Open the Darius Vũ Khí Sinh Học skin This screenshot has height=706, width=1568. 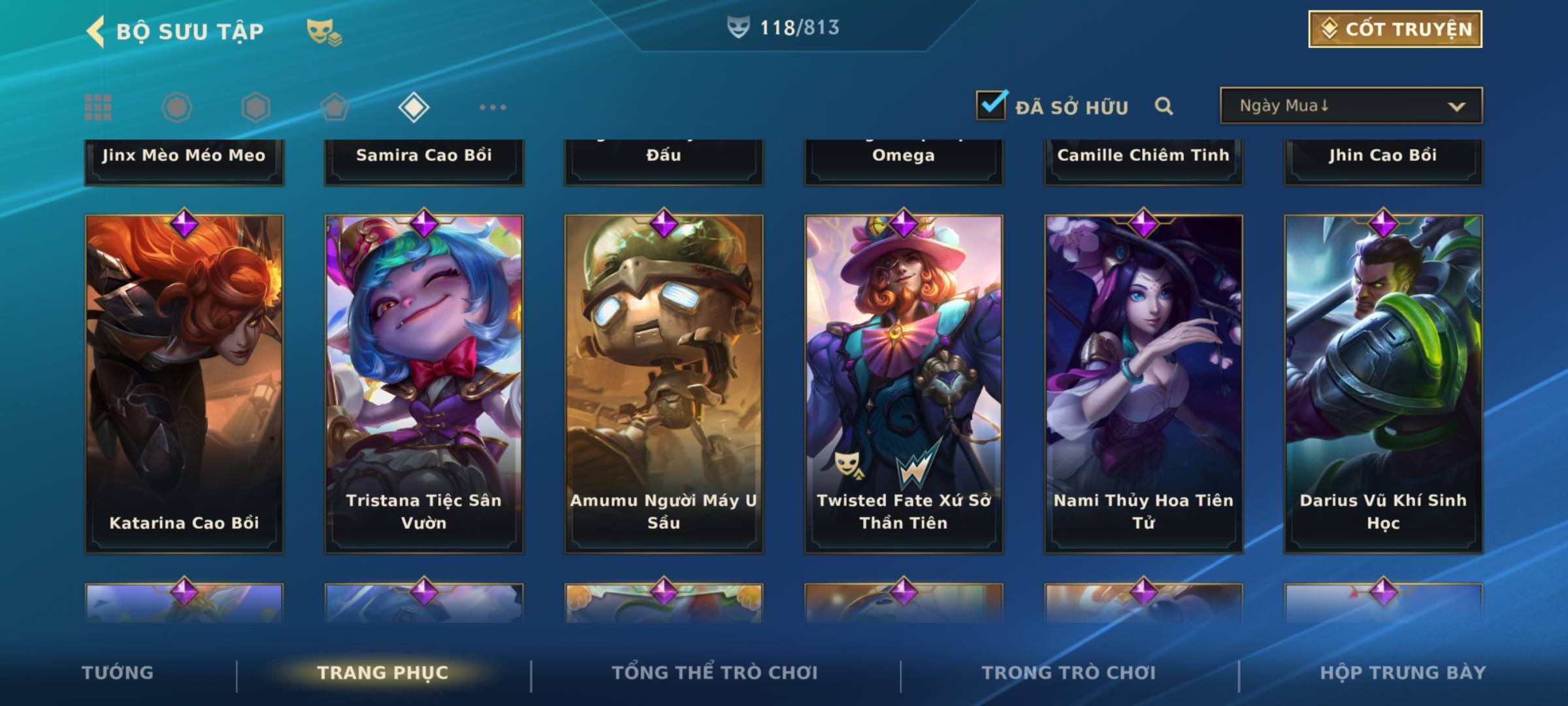[1383, 384]
